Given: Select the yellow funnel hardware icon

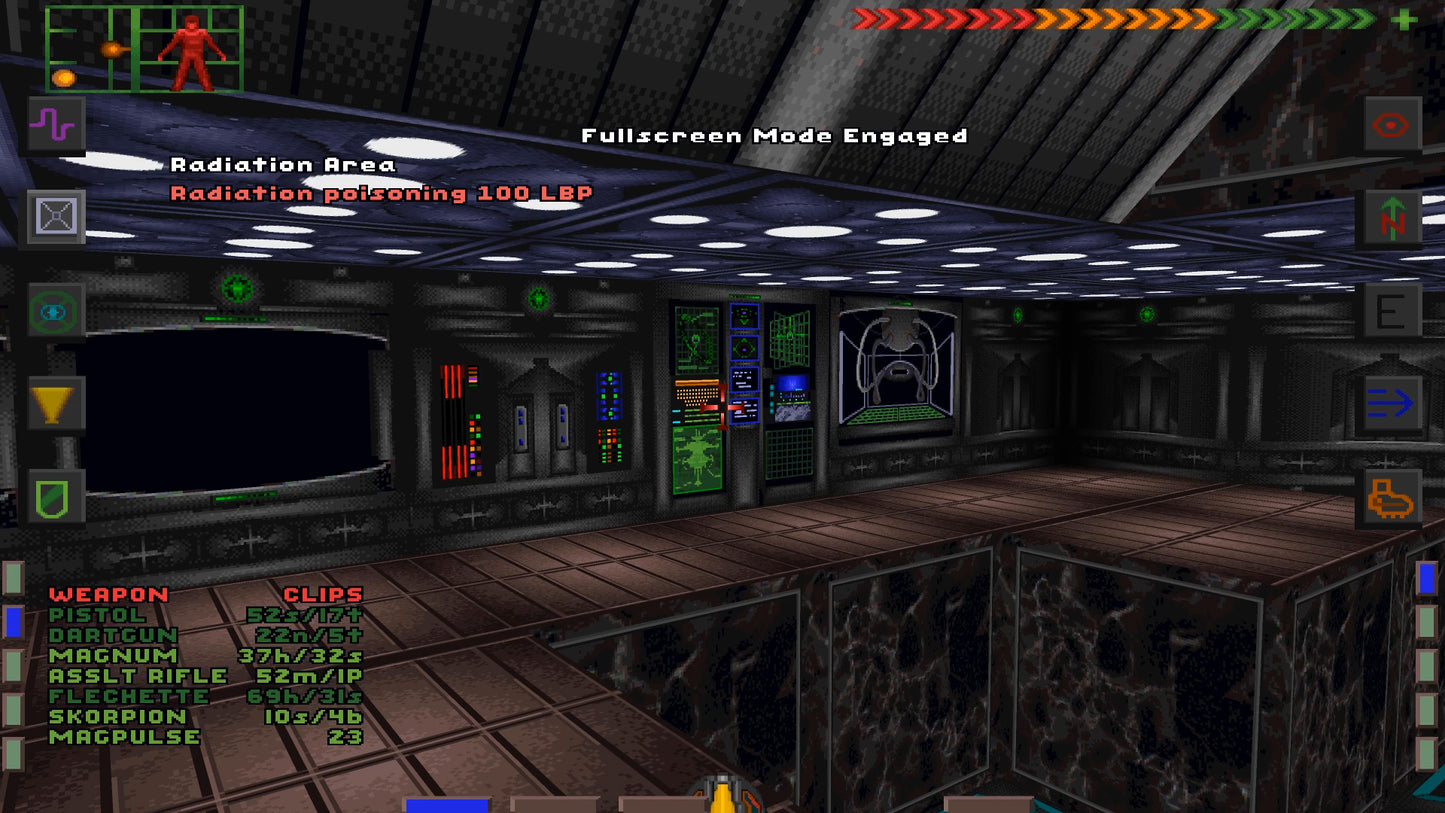Looking at the screenshot, I should (55, 405).
